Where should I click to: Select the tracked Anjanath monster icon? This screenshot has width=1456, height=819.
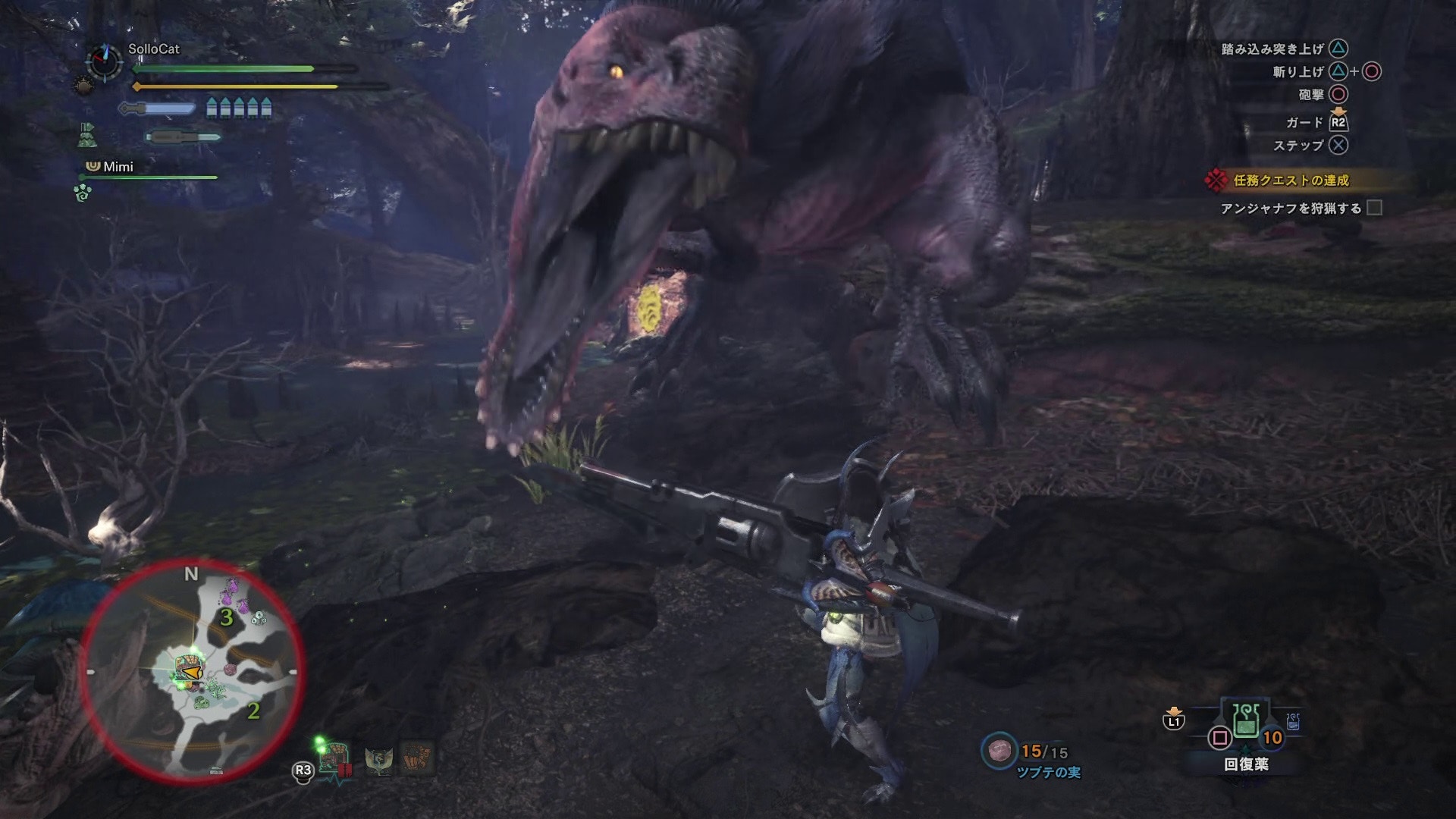click(x=334, y=758)
